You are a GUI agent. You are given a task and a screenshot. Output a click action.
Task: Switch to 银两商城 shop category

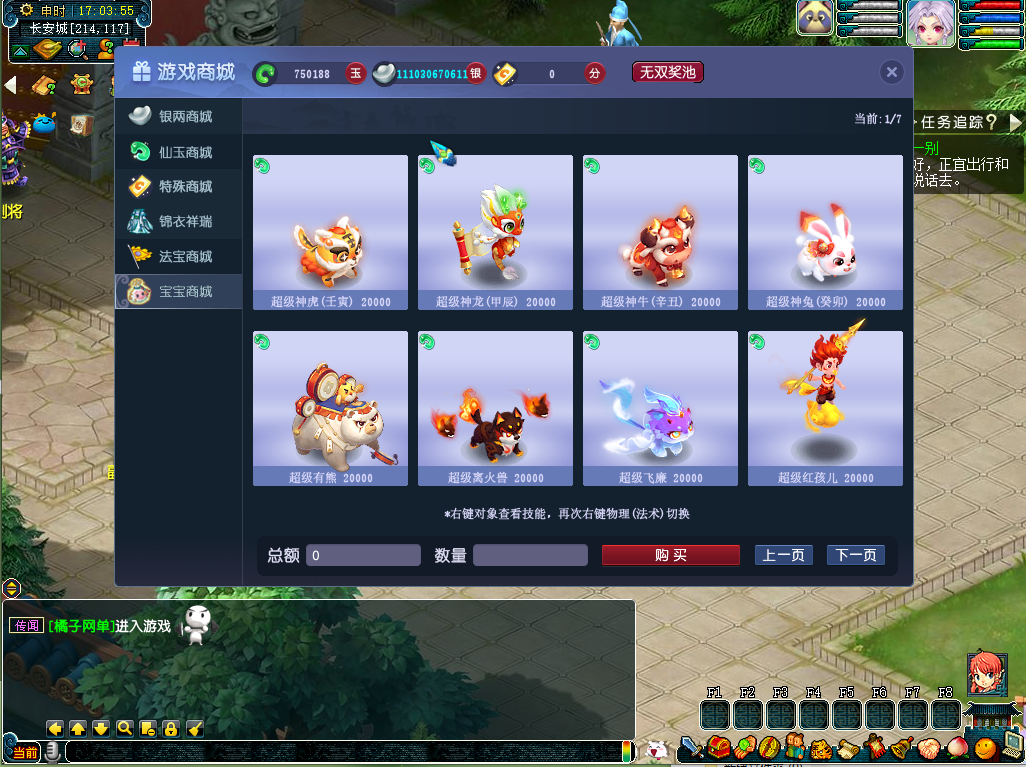click(179, 117)
